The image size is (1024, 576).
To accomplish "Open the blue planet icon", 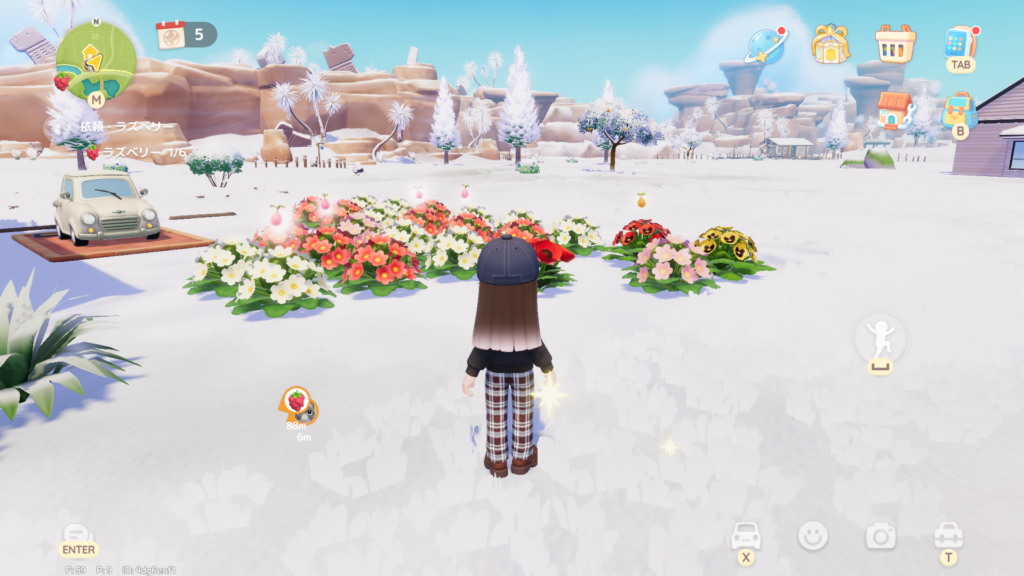I will coord(766,44).
